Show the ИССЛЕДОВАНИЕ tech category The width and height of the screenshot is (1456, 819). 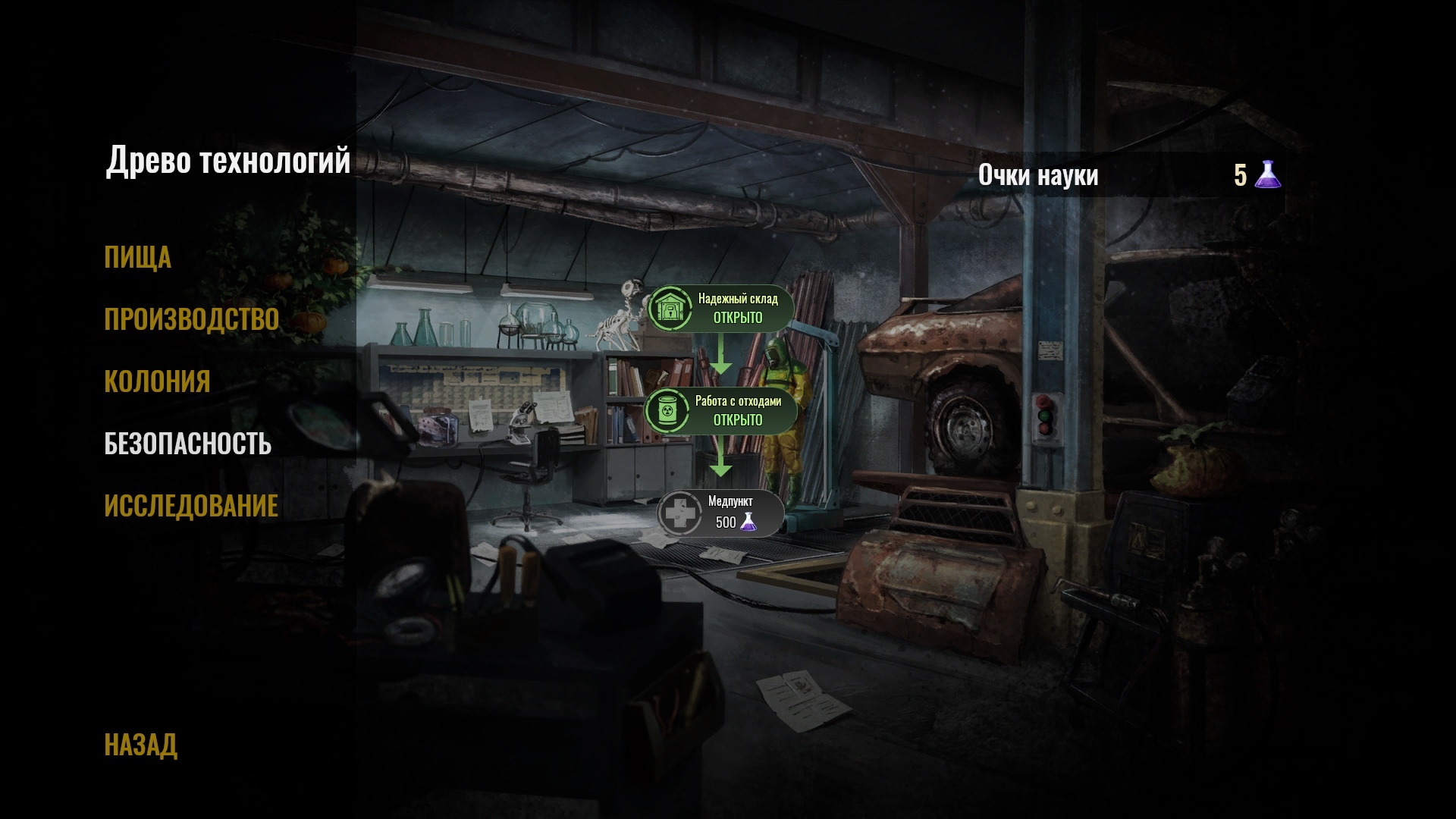pos(191,506)
